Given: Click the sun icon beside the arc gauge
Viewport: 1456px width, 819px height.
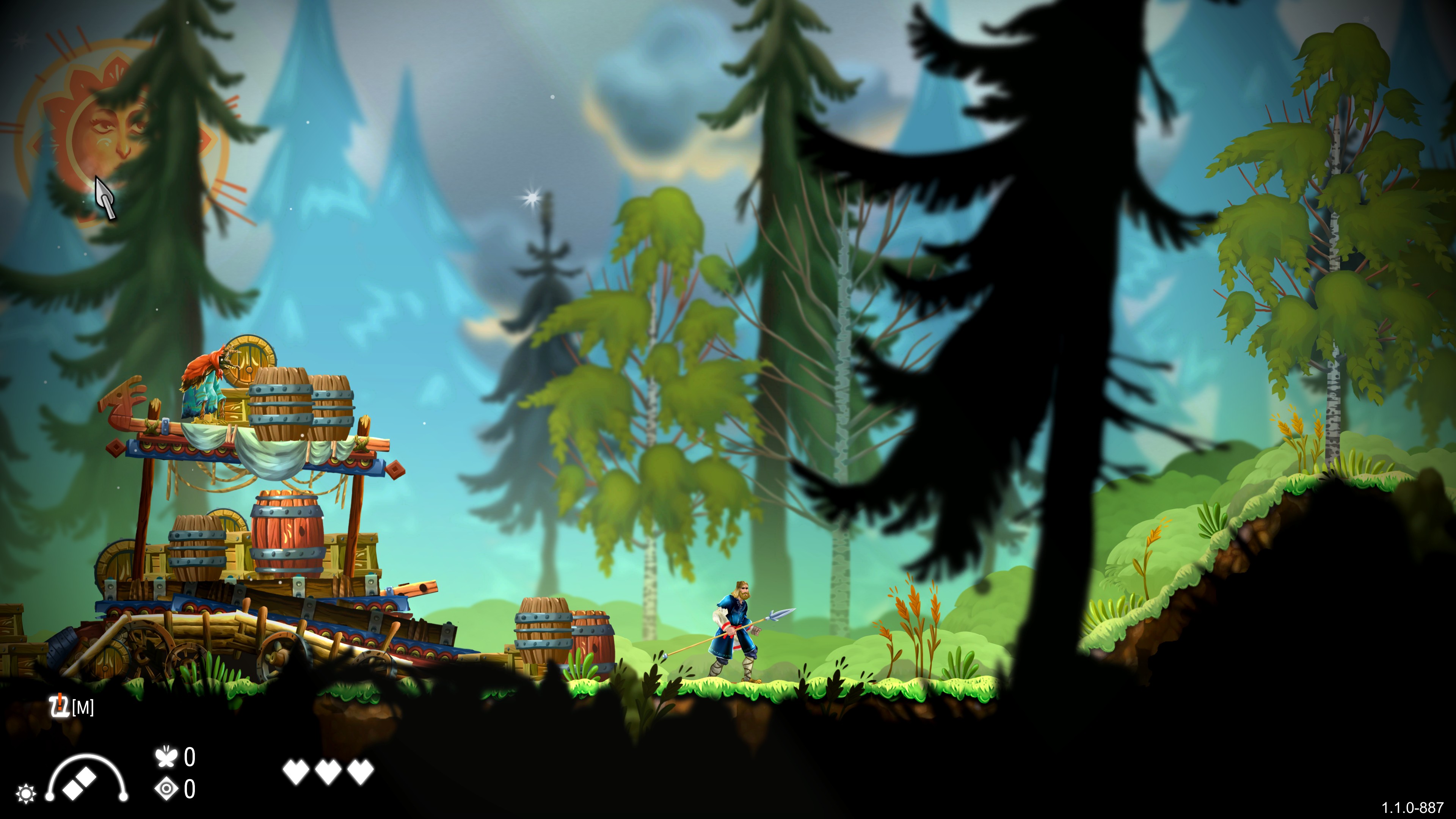Looking at the screenshot, I should tap(26, 794).
